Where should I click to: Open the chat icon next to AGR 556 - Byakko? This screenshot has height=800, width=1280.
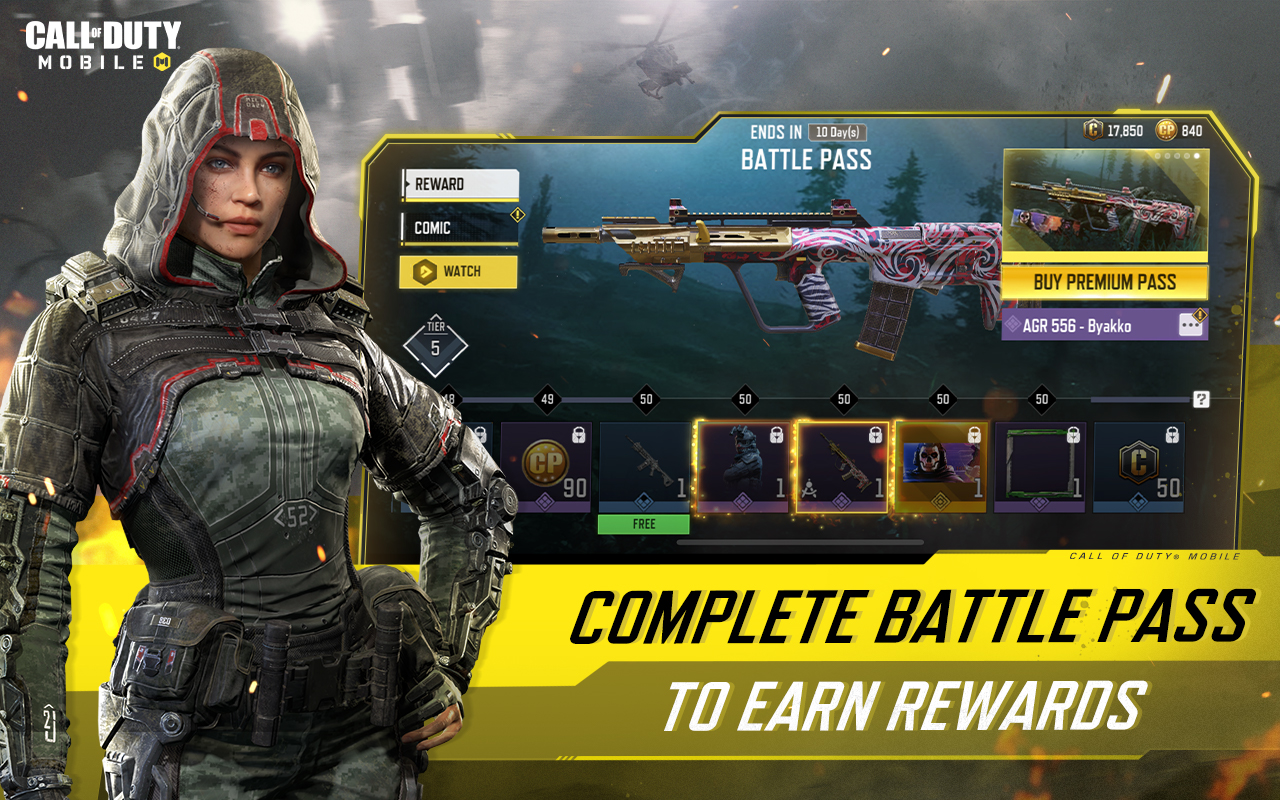click(1193, 325)
